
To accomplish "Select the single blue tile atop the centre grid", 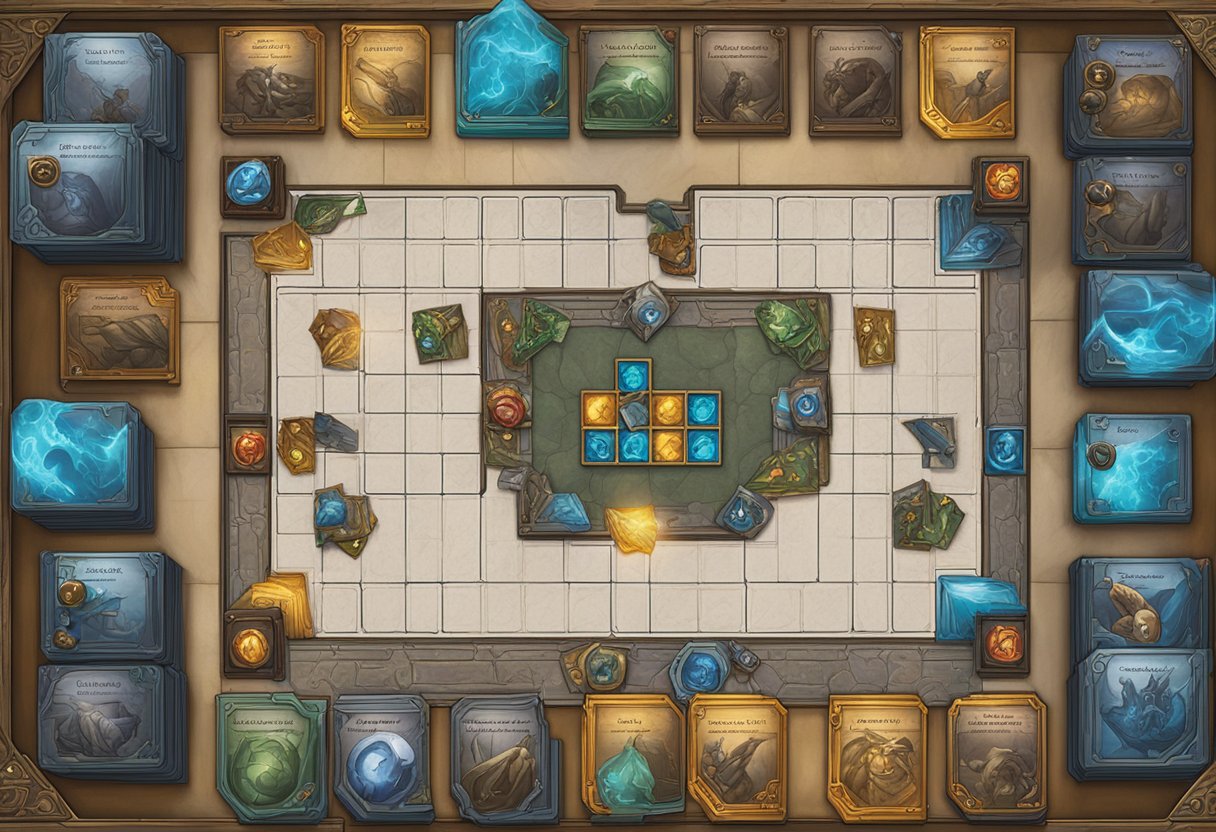I will (x=633, y=376).
